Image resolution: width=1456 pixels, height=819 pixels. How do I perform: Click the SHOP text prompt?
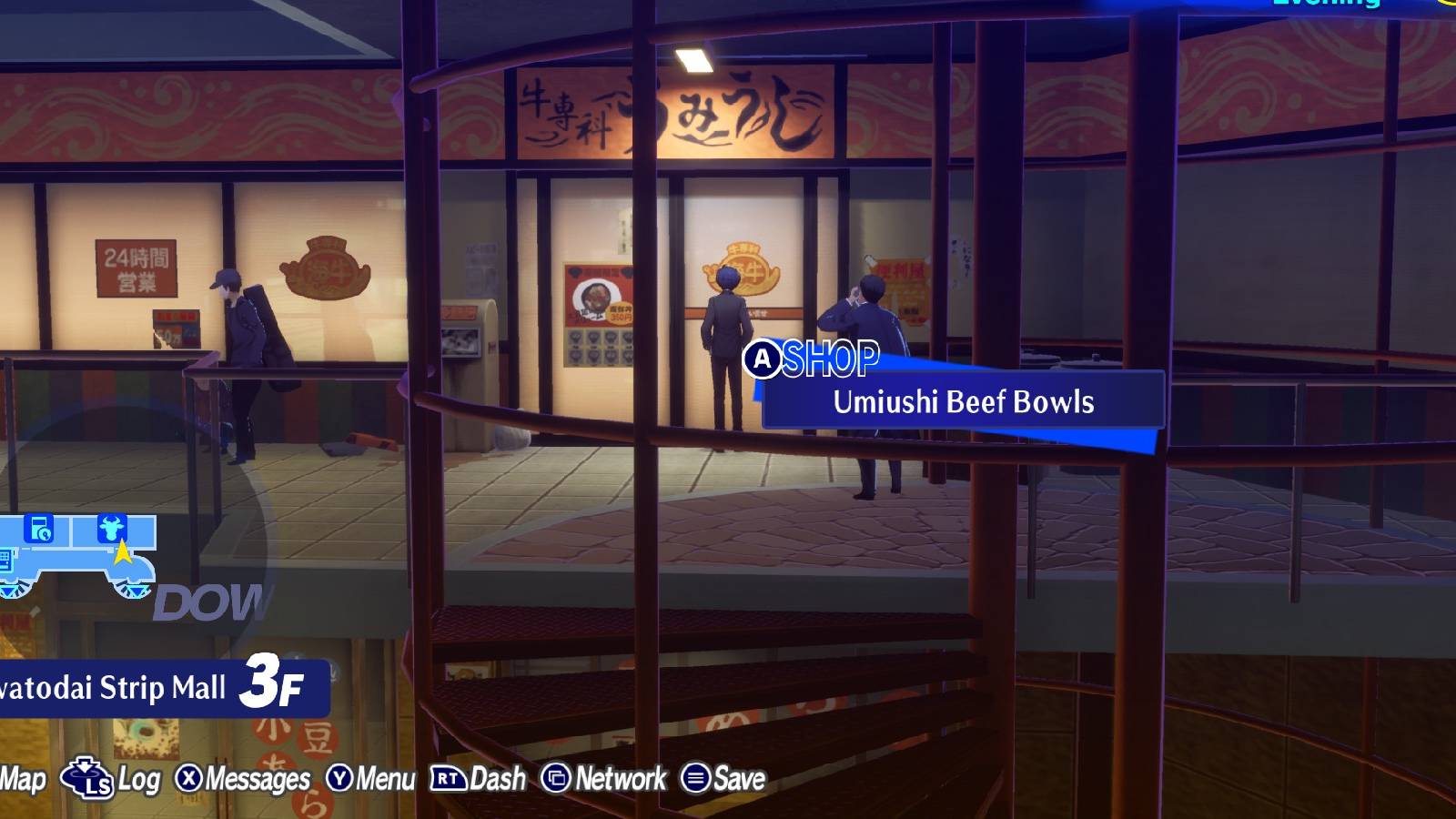click(x=833, y=358)
